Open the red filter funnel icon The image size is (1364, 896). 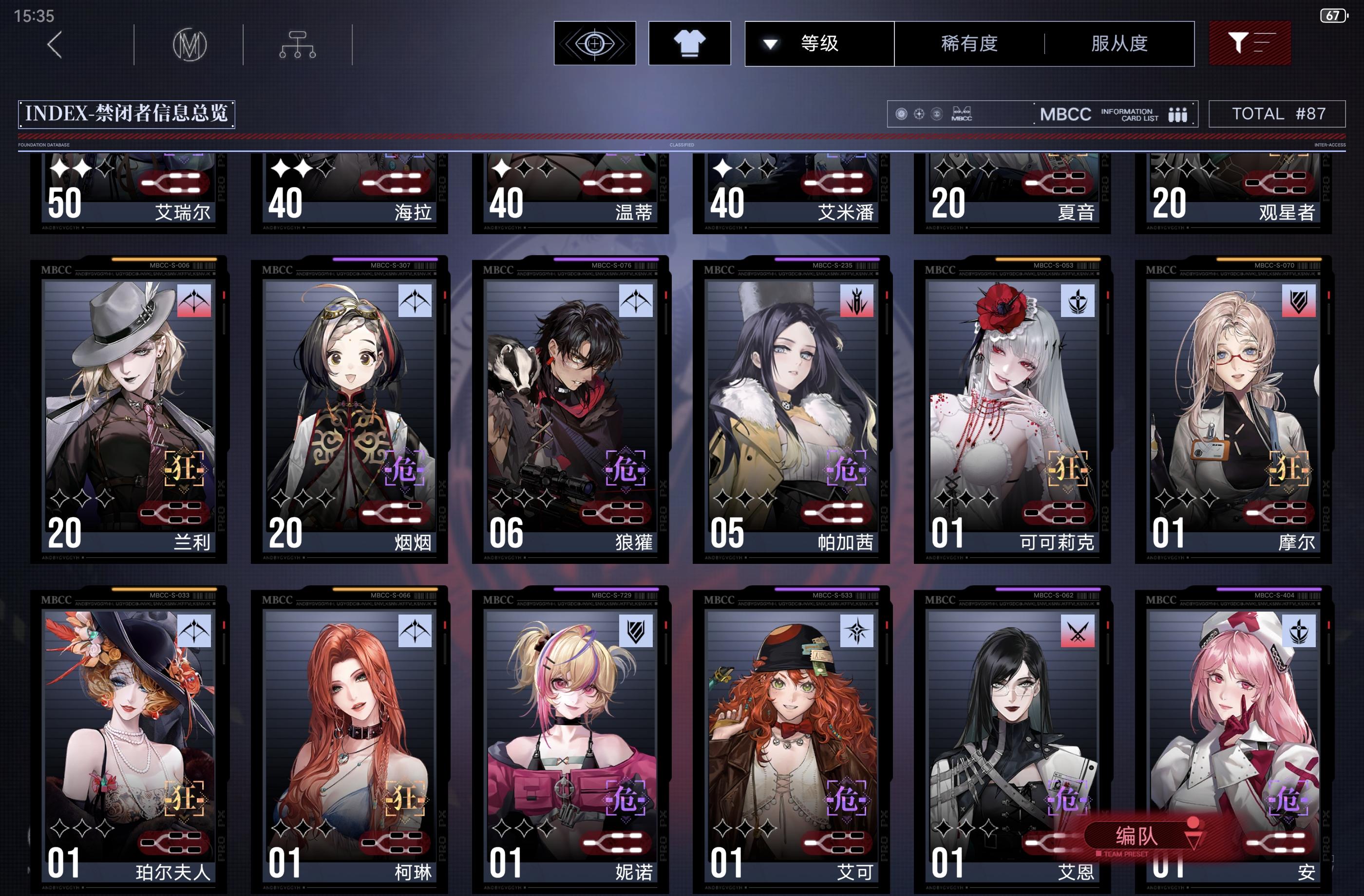point(1250,43)
